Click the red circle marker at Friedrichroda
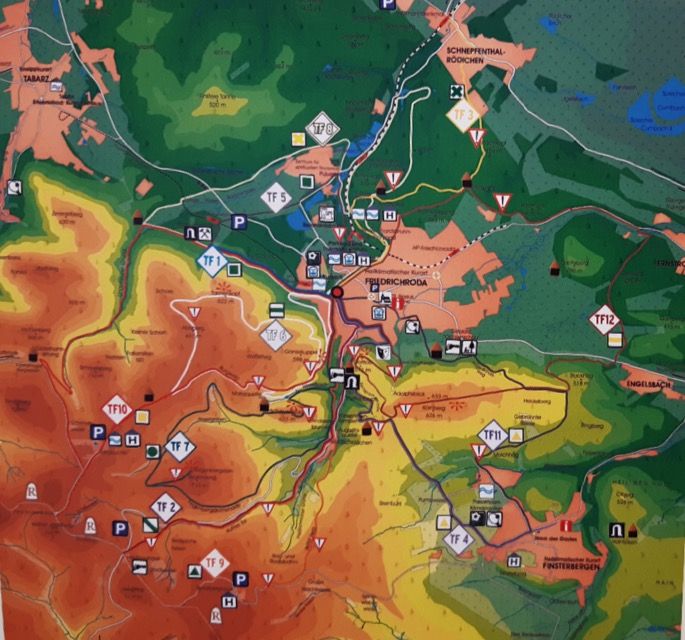The image size is (685, 640). [x=339, y=292]
